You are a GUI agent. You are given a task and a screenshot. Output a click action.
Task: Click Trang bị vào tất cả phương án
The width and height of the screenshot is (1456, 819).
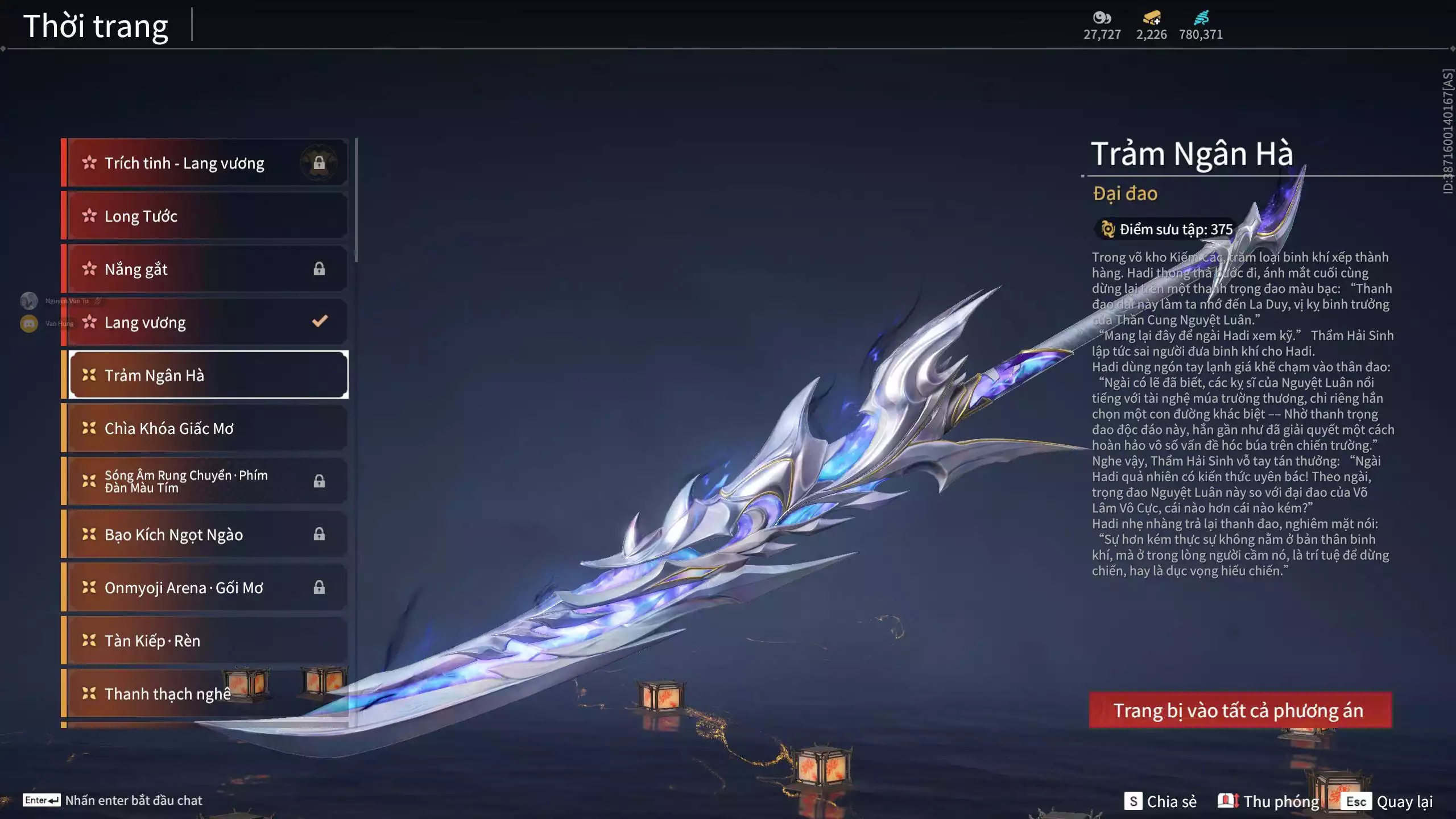tap(1240, 710)
